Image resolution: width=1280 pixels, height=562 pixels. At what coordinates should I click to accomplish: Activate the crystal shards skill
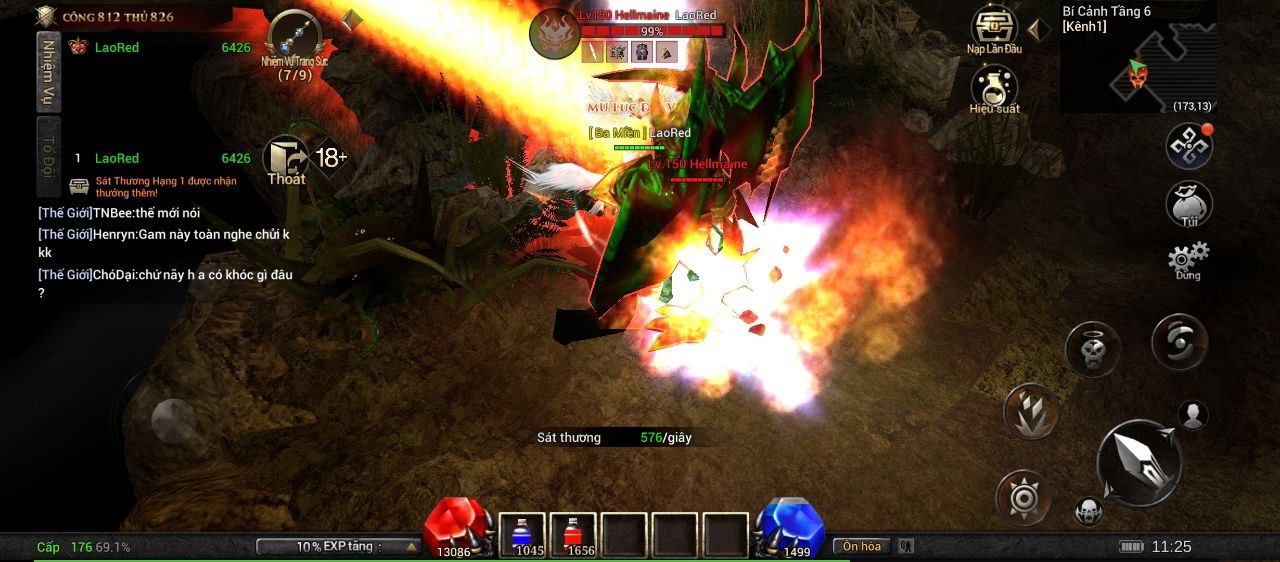click(x=1030, y=411)
